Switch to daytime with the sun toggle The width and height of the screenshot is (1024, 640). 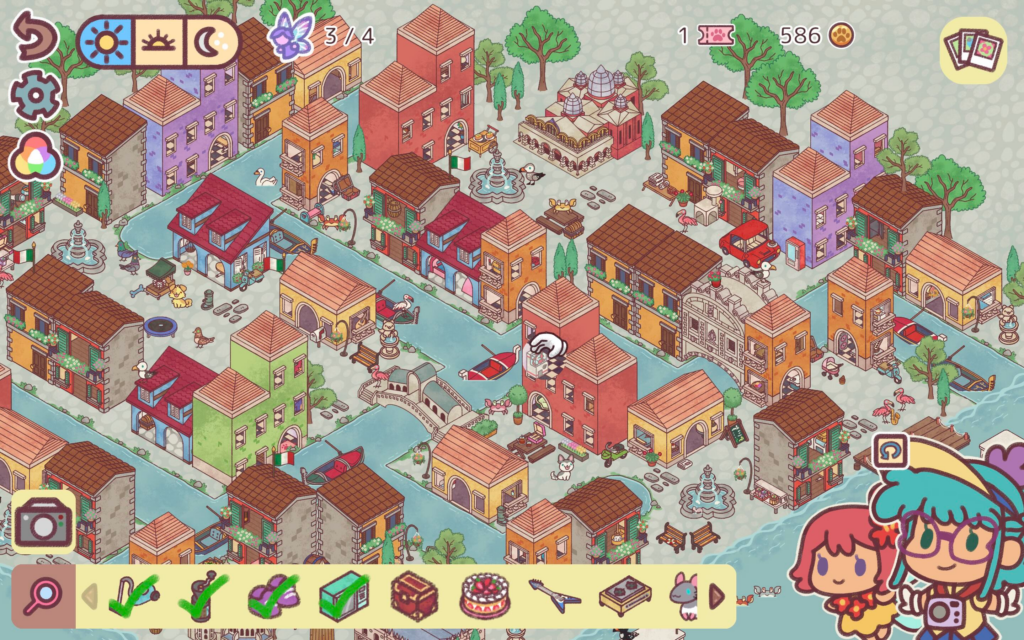[x=105, y=41]
